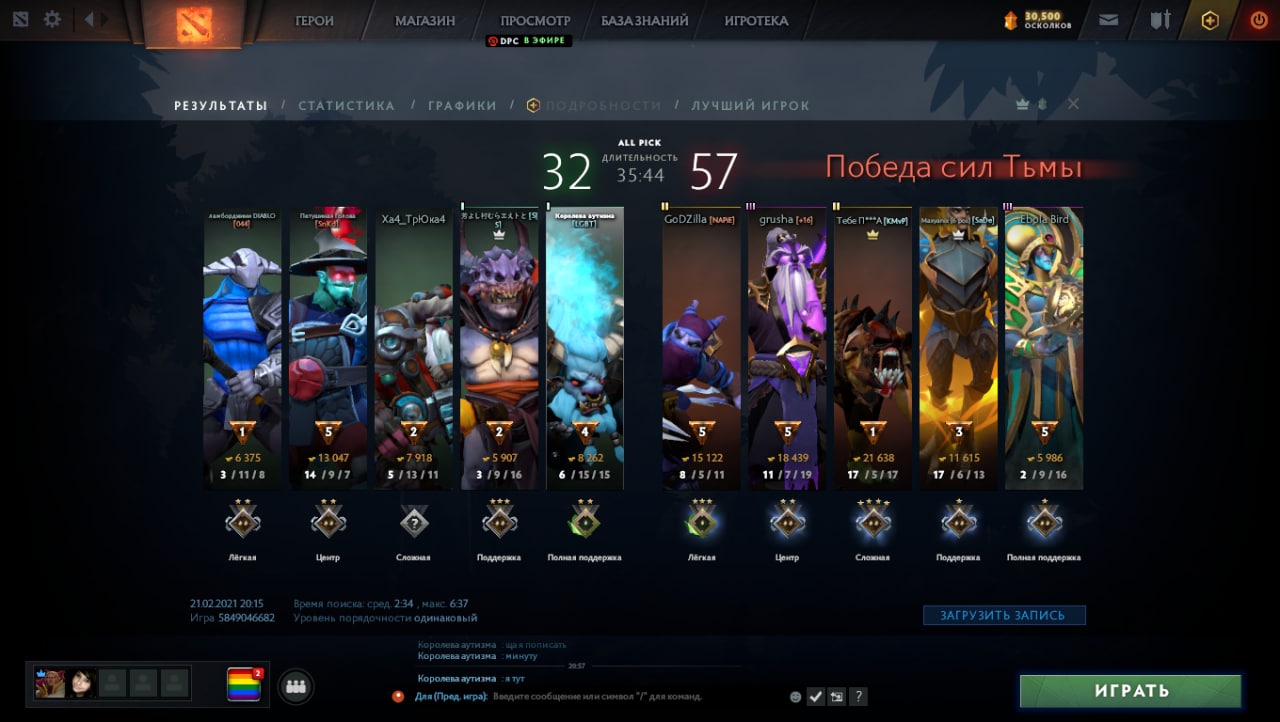Go to the ПРОСМОТР section
1280x722 pixels.
pyautogui.click(x=535, y=20)
